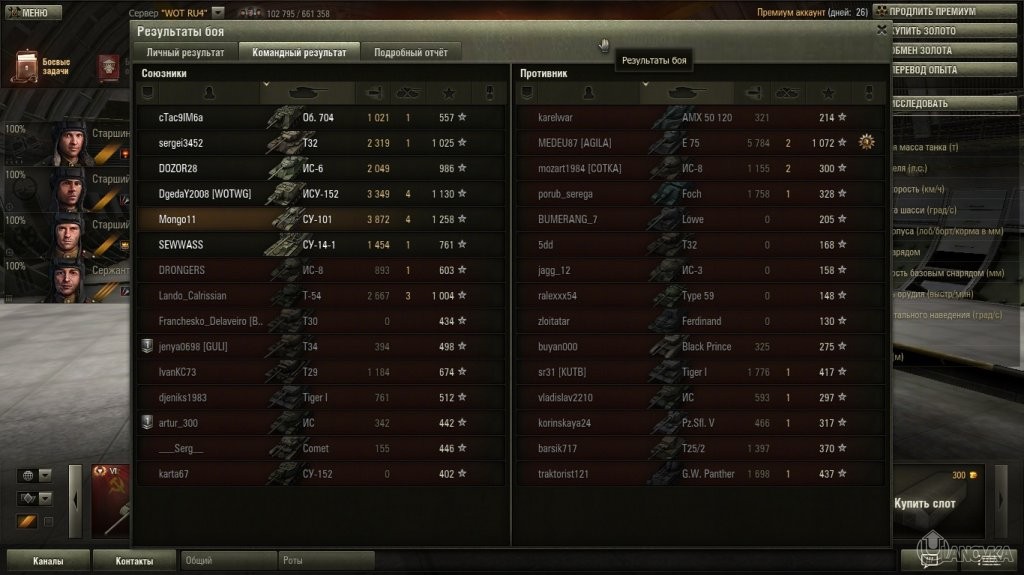Open the Контакты list

tap(134, 561)
